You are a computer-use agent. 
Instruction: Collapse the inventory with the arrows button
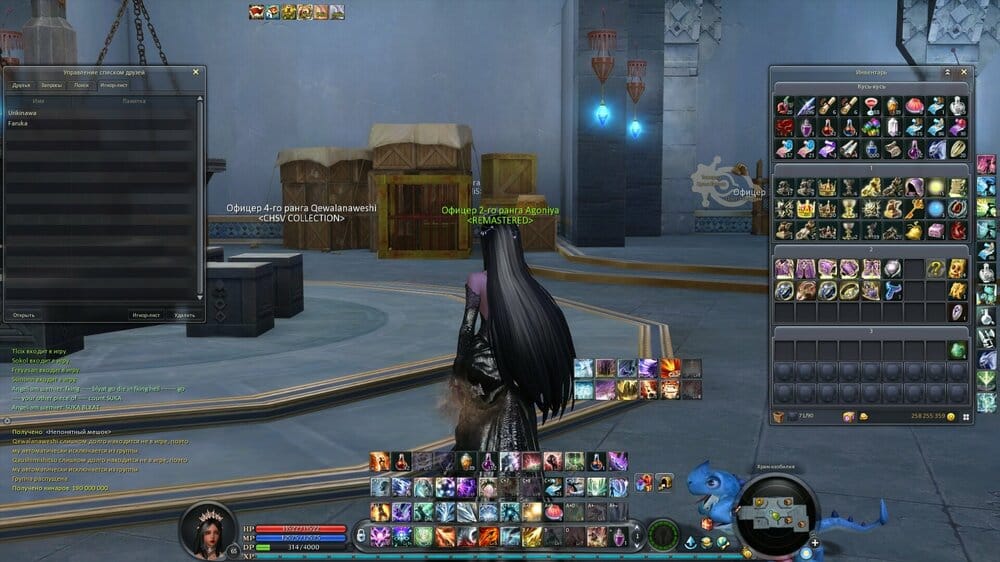947,73
